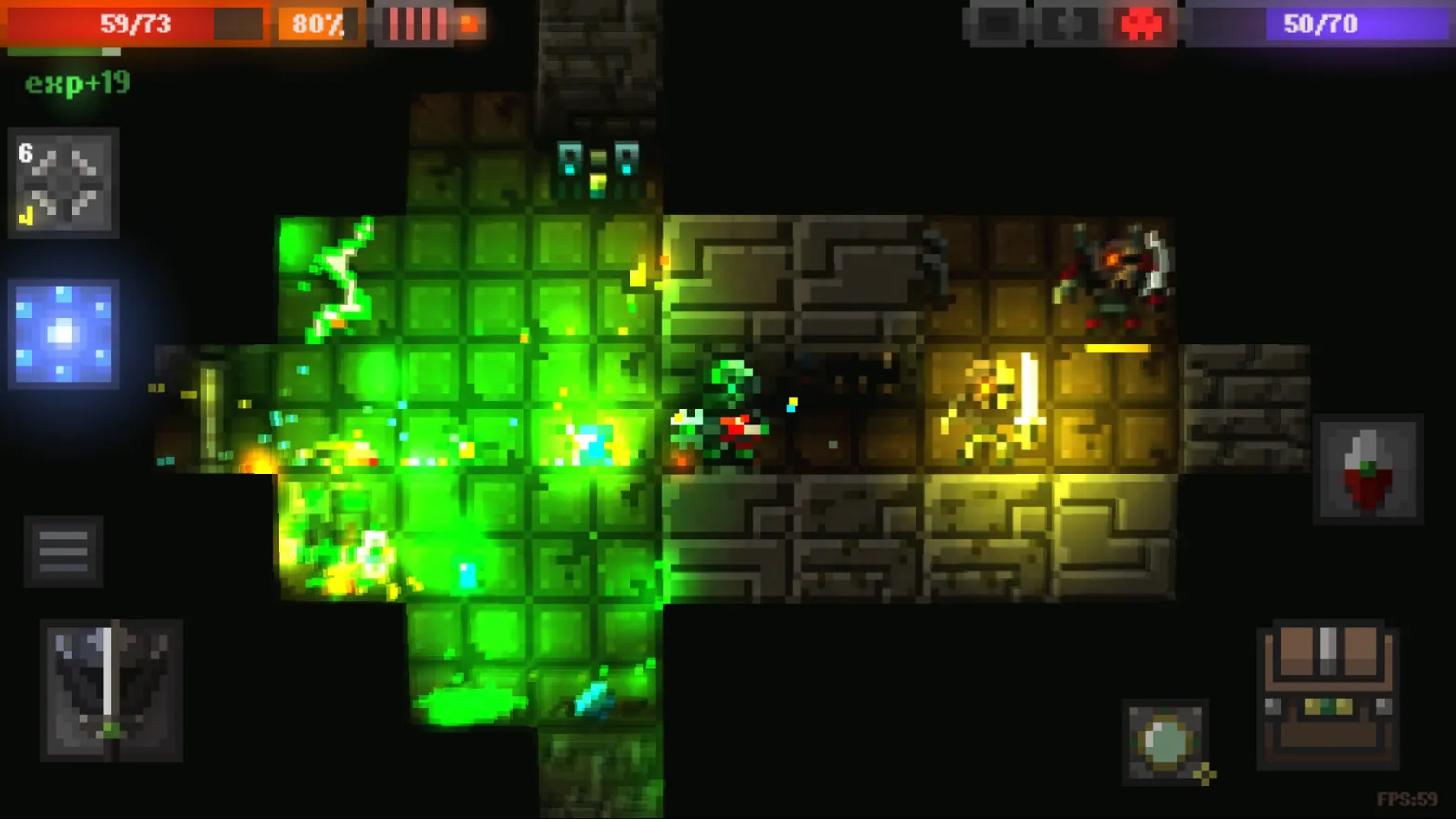Check the ammo charge indicator
This screenshot has width=1456, height=819.
tap(418, 24)
